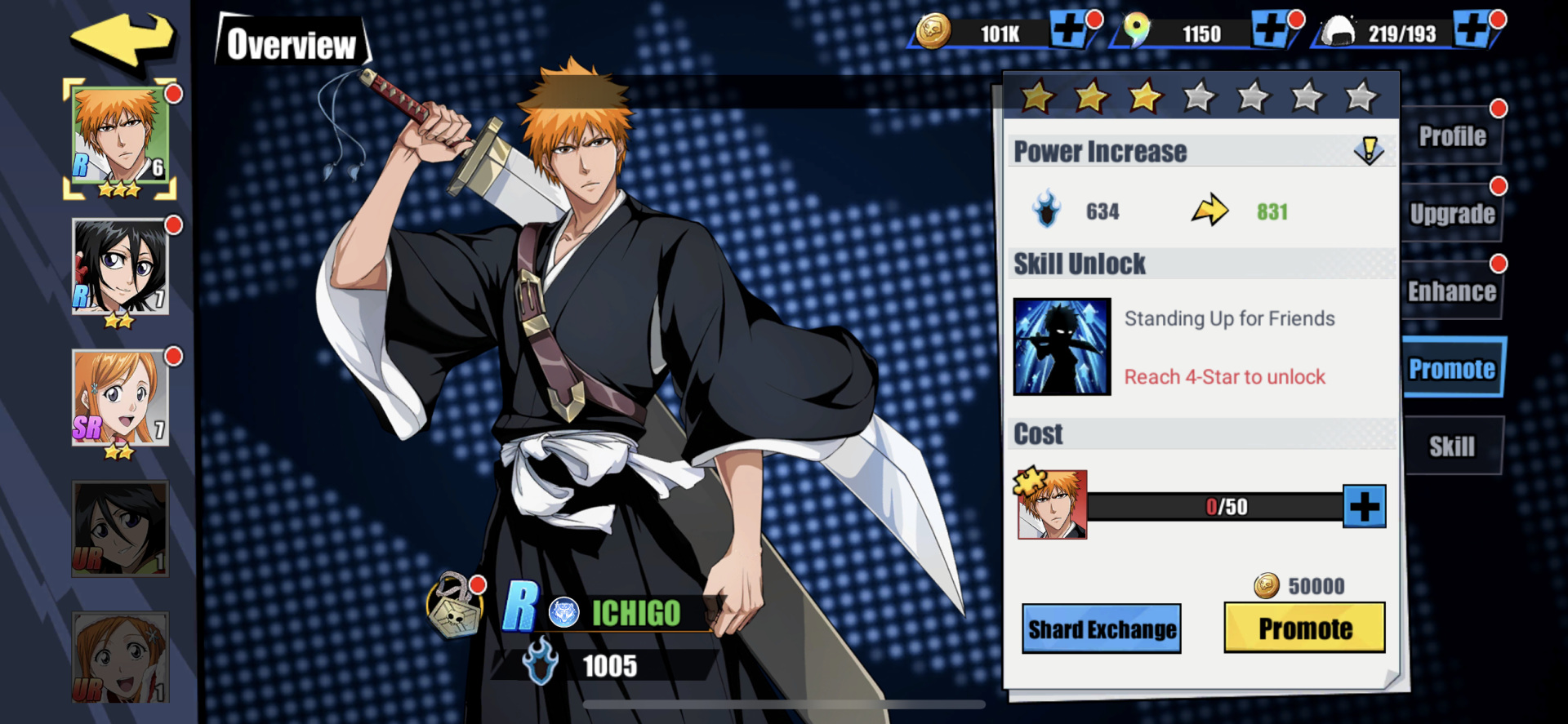Select Orihime's SR portrait in the sidebar

(x=119, y=398)
